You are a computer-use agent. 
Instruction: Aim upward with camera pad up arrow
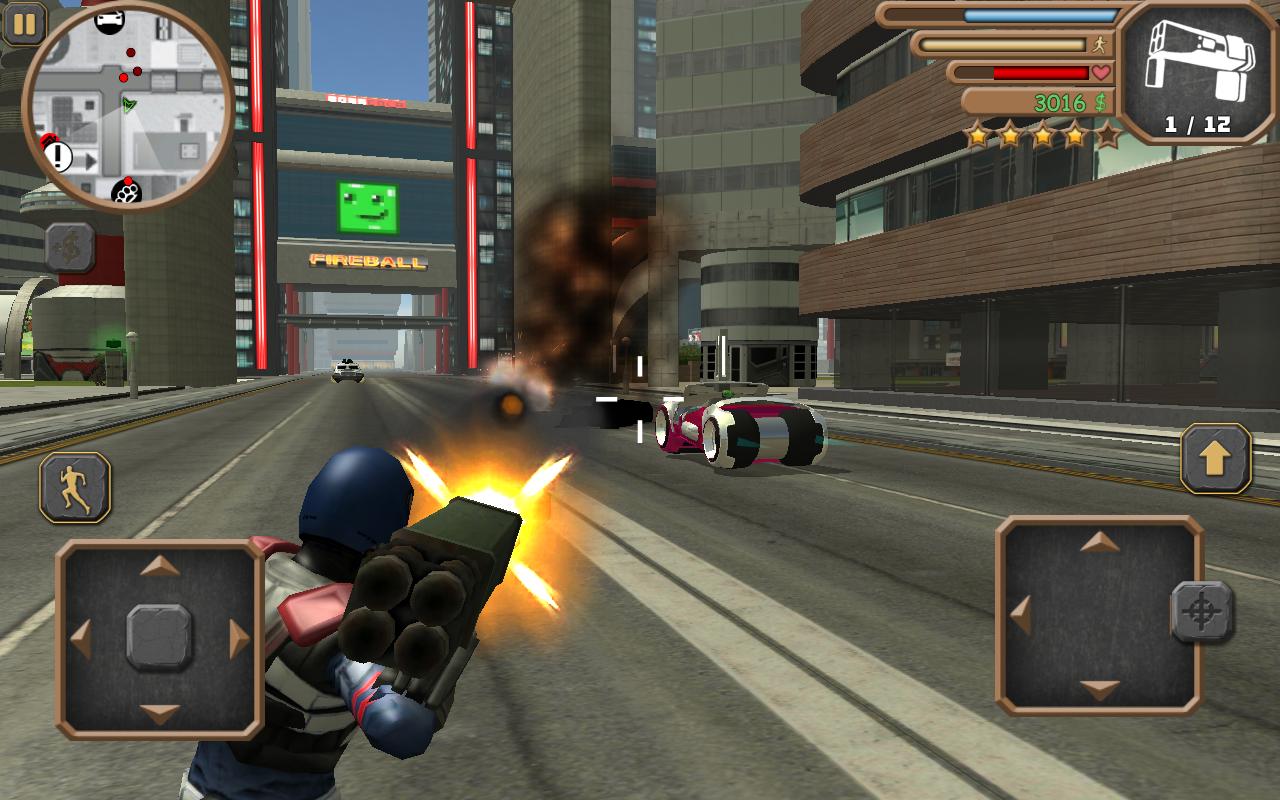pyautogui.click(x=1100, y=543)
